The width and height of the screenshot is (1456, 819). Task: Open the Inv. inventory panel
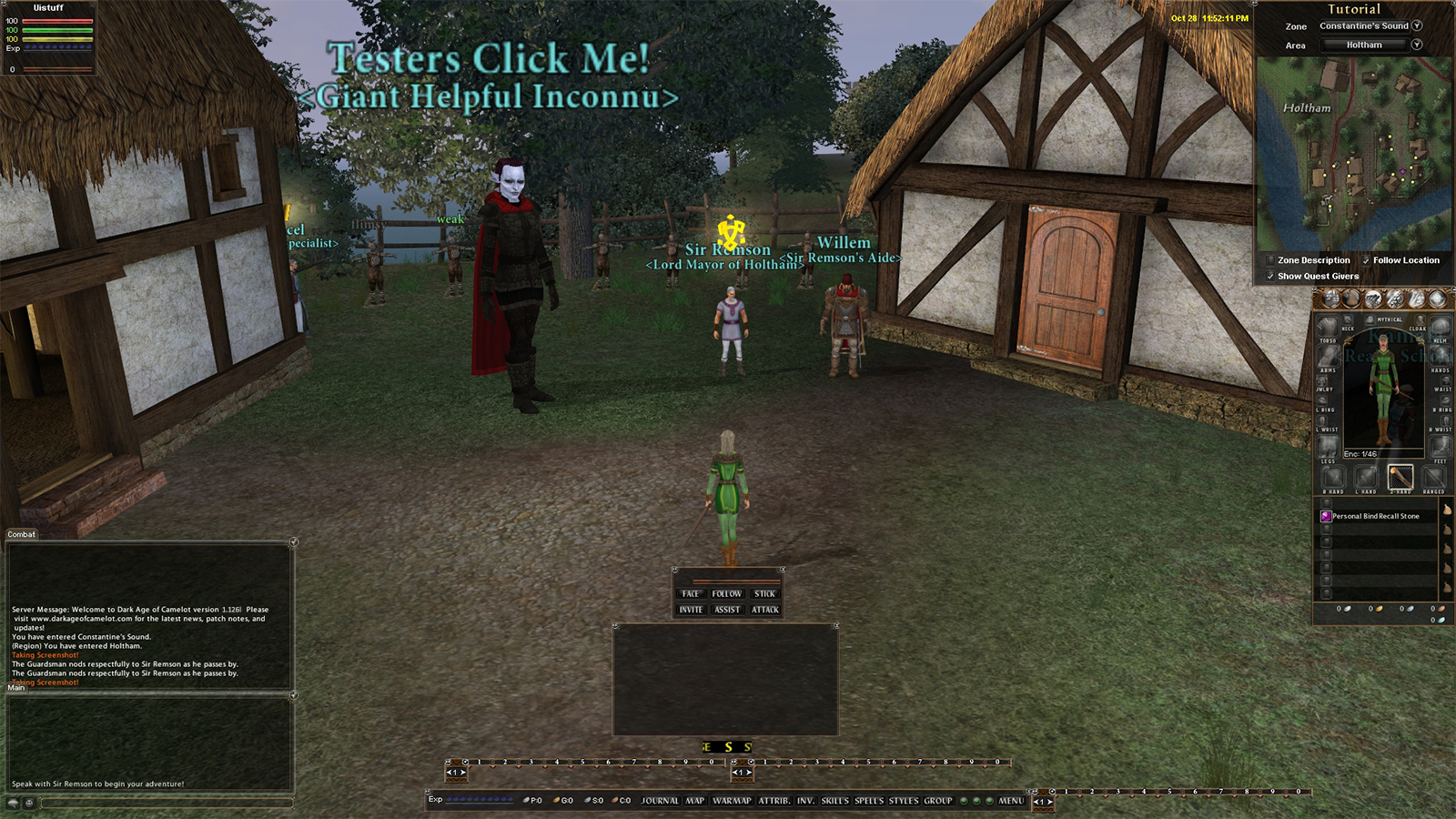(x=805, y=801)
